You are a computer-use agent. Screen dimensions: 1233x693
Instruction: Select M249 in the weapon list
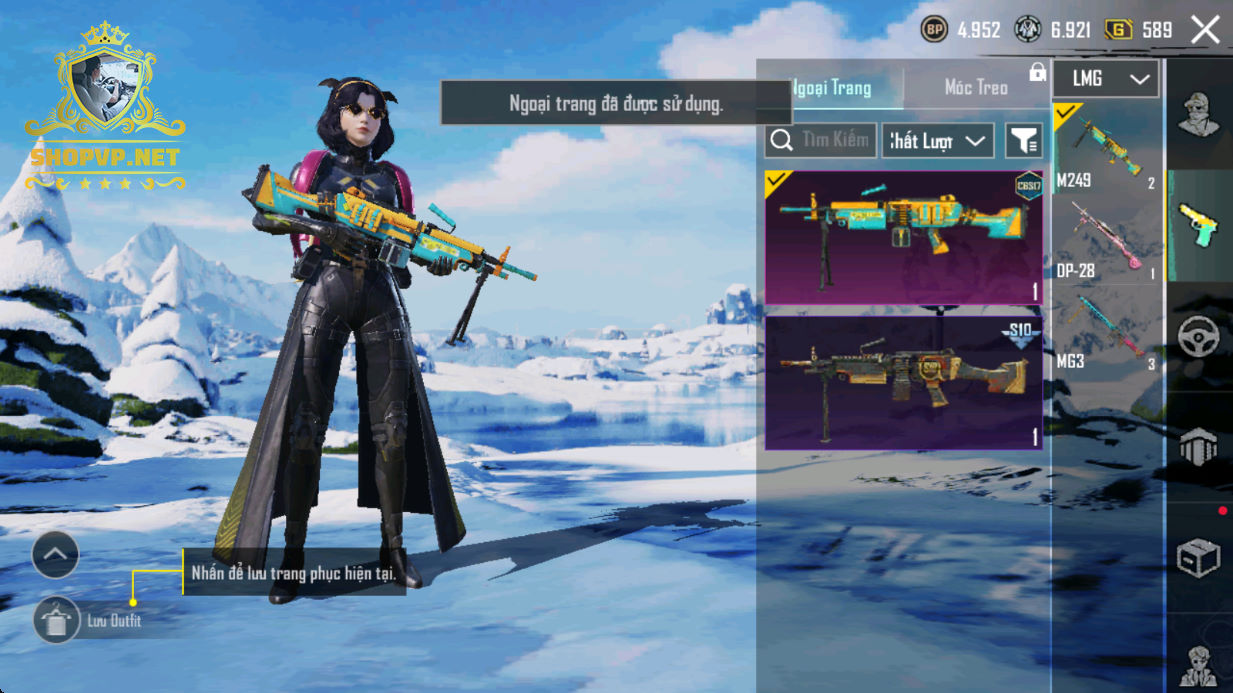coord(1104,148)
